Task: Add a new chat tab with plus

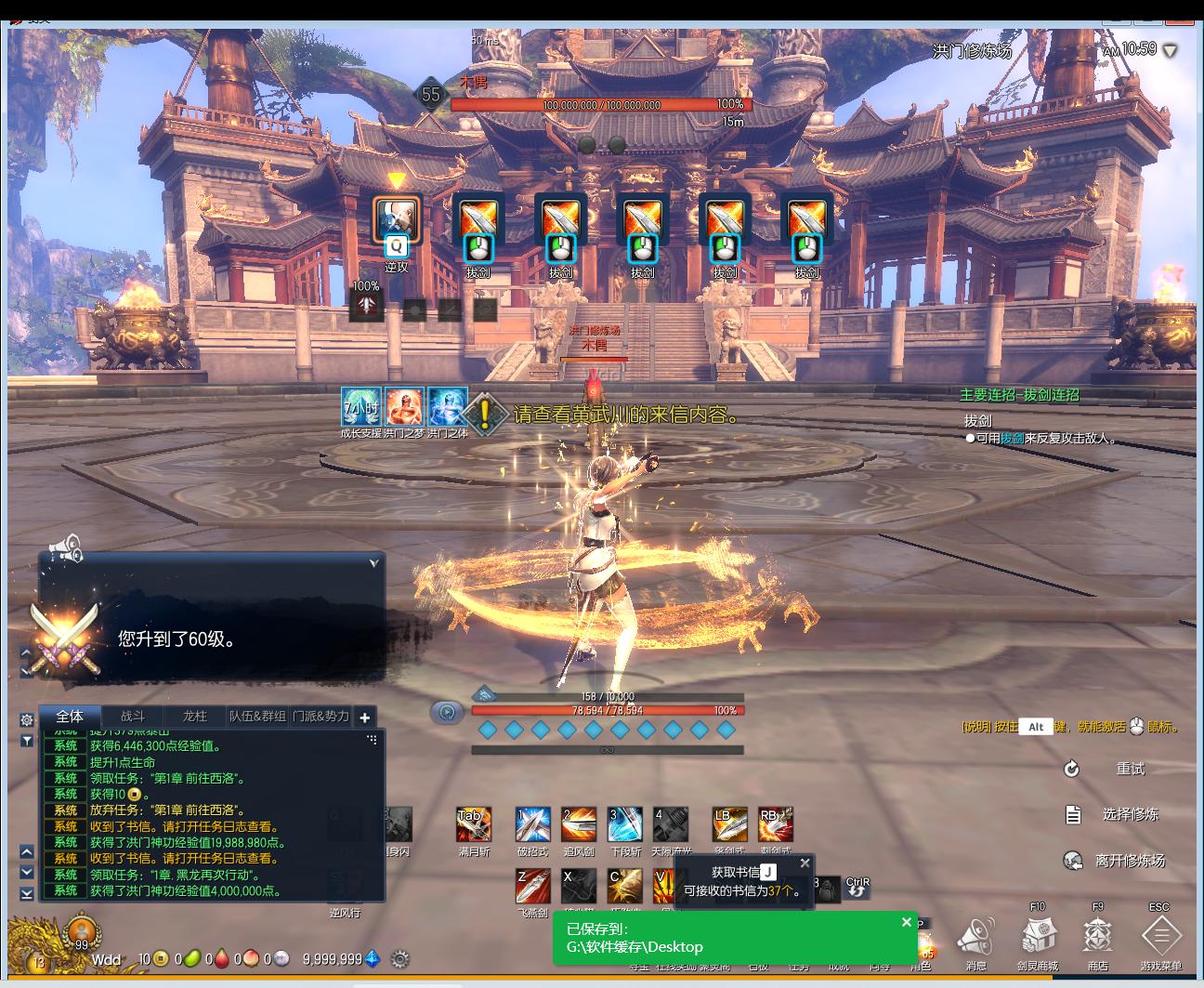Action: click(x=365, y=718)
